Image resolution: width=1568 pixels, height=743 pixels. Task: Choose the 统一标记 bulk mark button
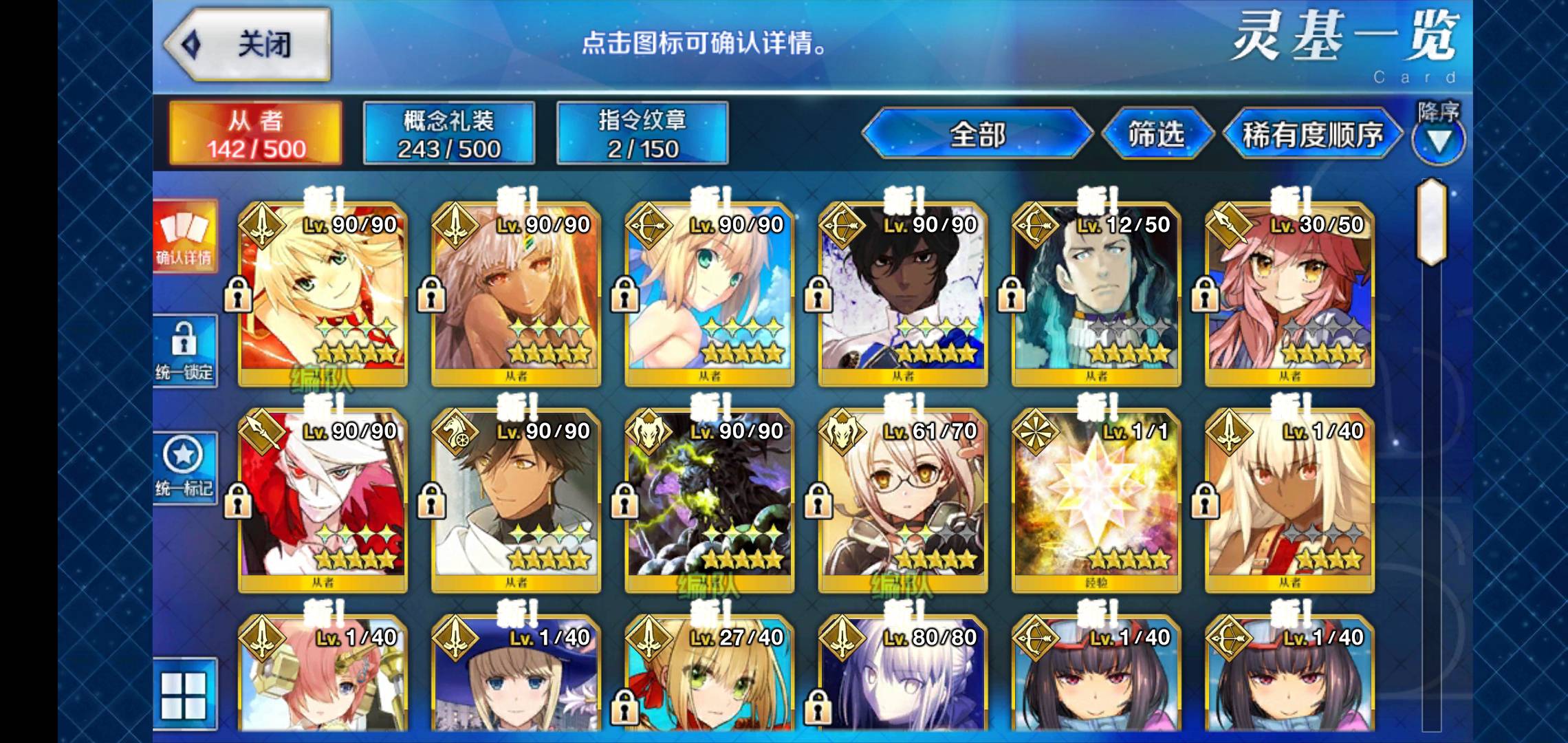pyautogui.click(x=184, y=468)
